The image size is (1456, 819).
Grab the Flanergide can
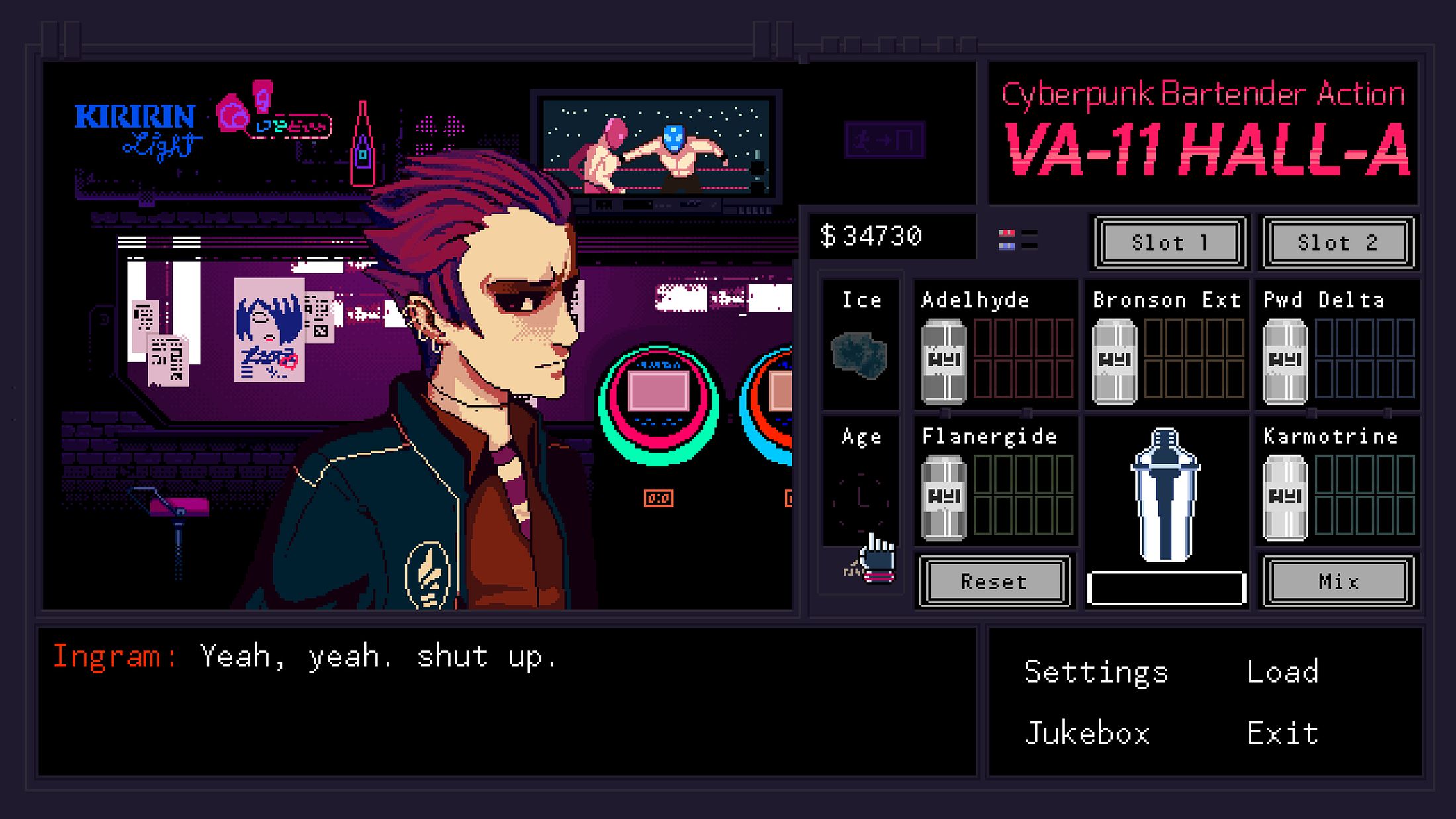944,497
